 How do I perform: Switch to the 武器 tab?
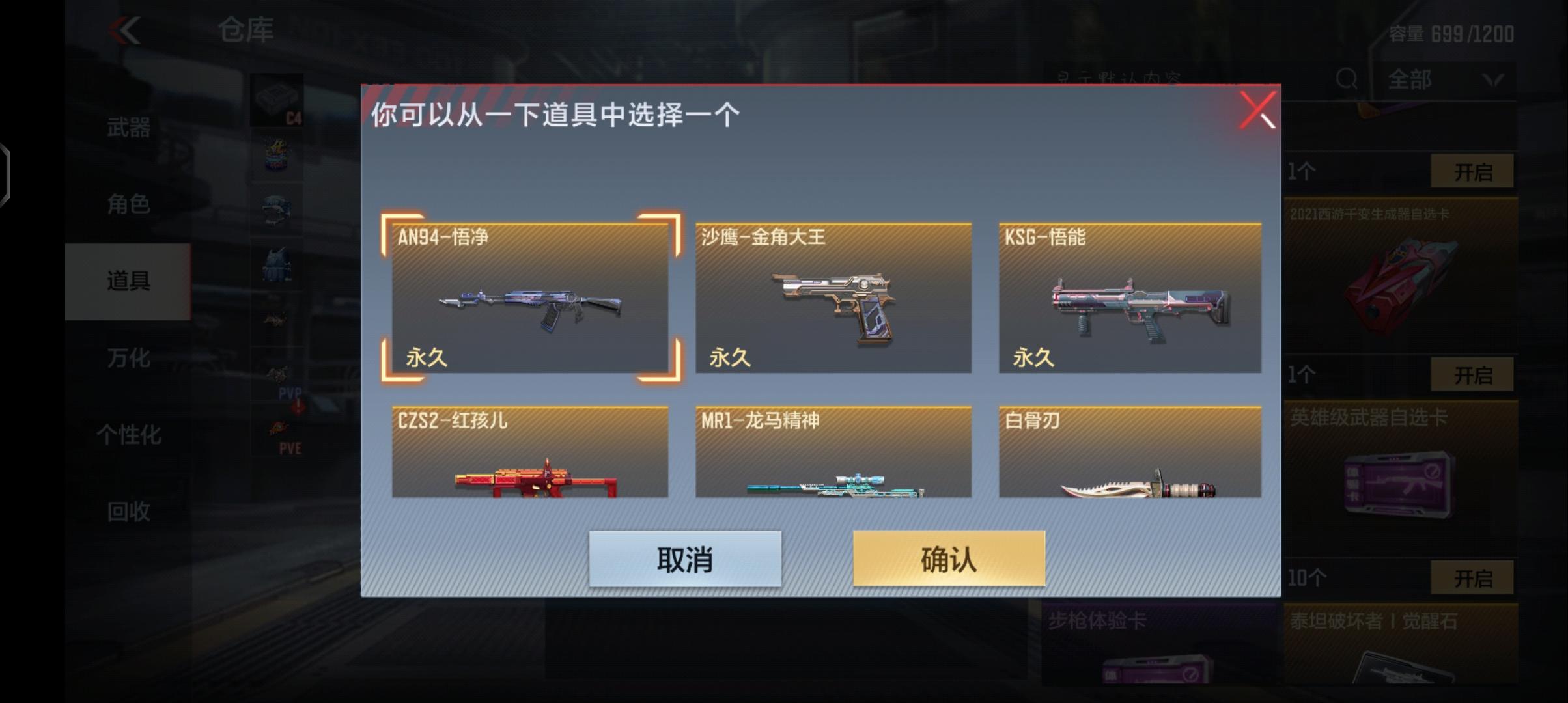[128, 128]
